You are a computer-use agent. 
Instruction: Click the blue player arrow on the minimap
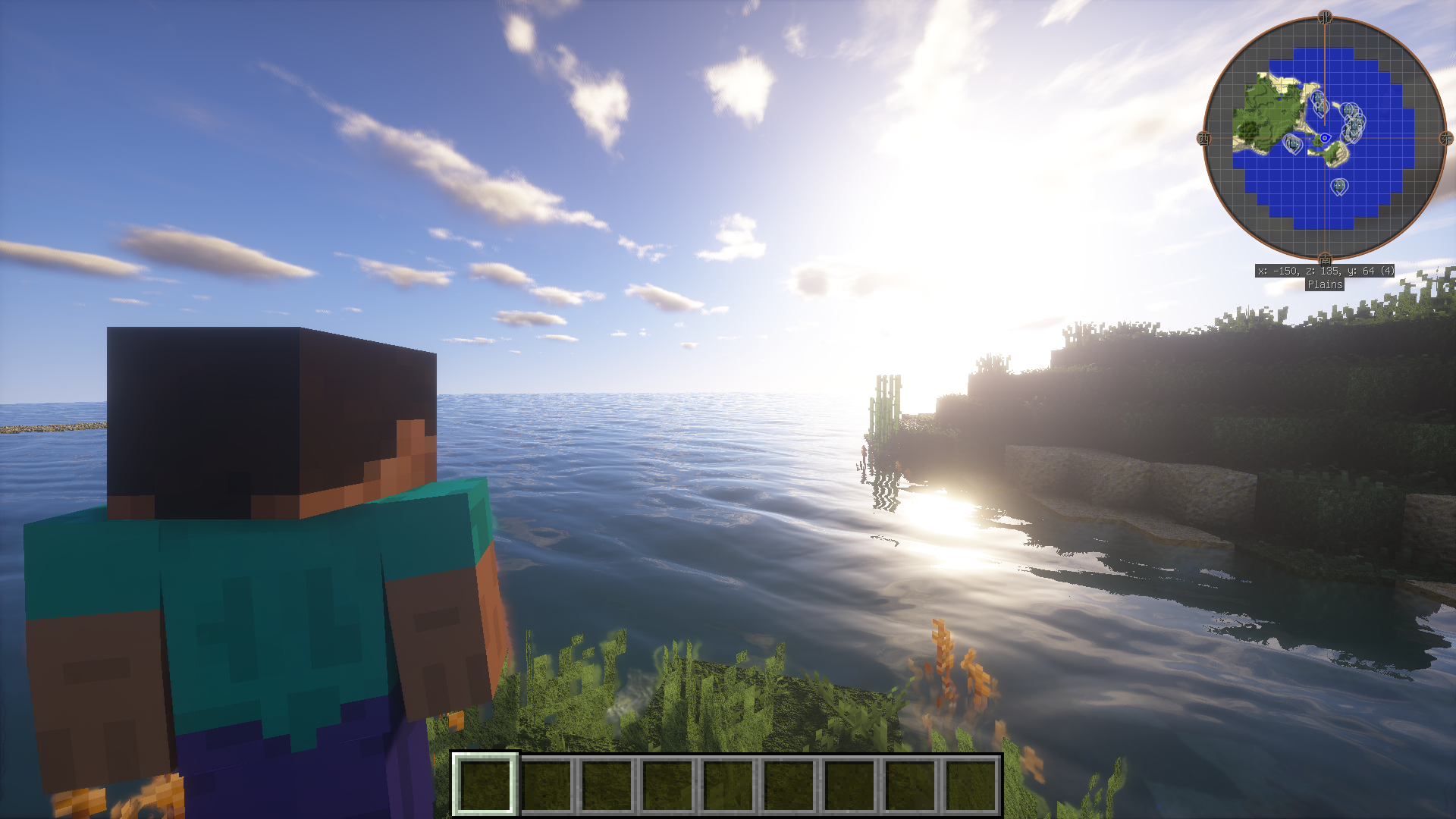[x=1324, y=138]
